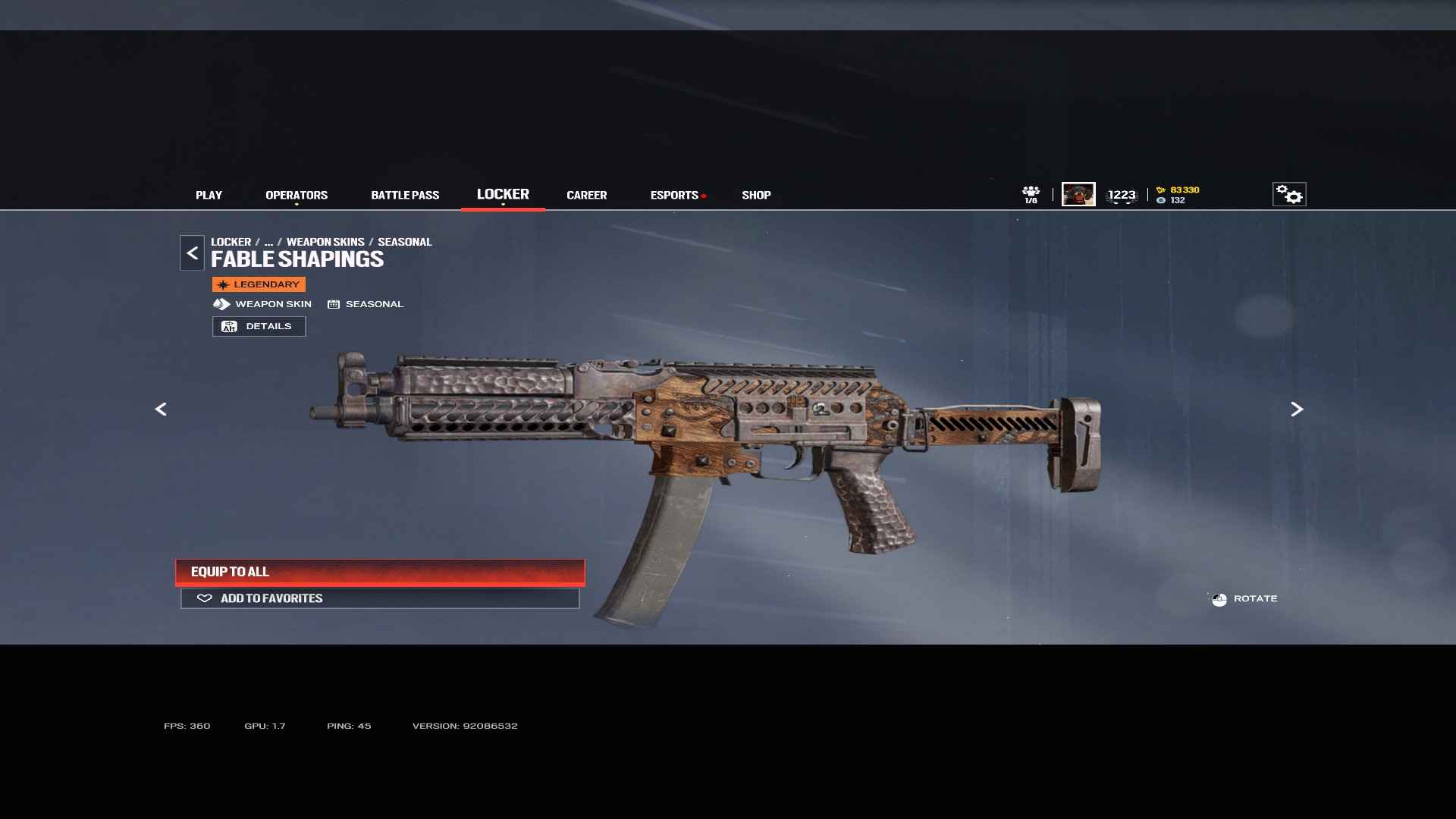Viewport: 1456px width, 819px height.
Task: Go to the Battle Pass tab
Action: coord(405,195)
